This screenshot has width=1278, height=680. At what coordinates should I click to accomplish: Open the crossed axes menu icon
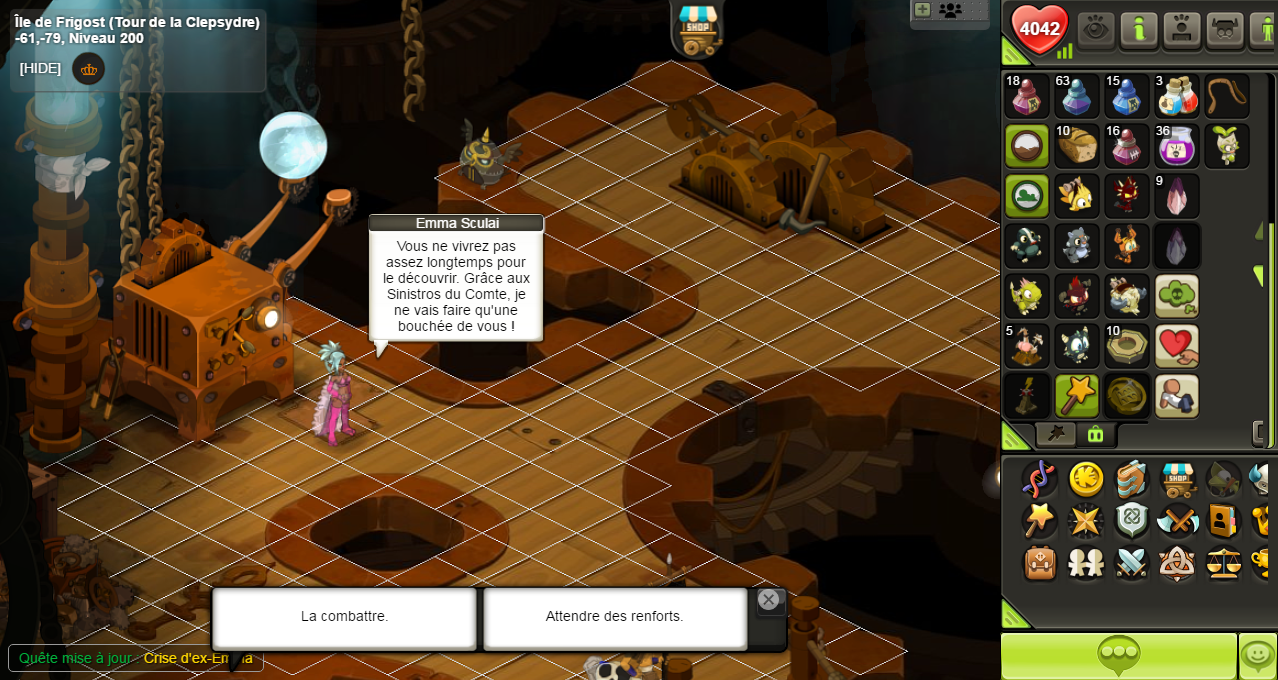coord(1177,521)
